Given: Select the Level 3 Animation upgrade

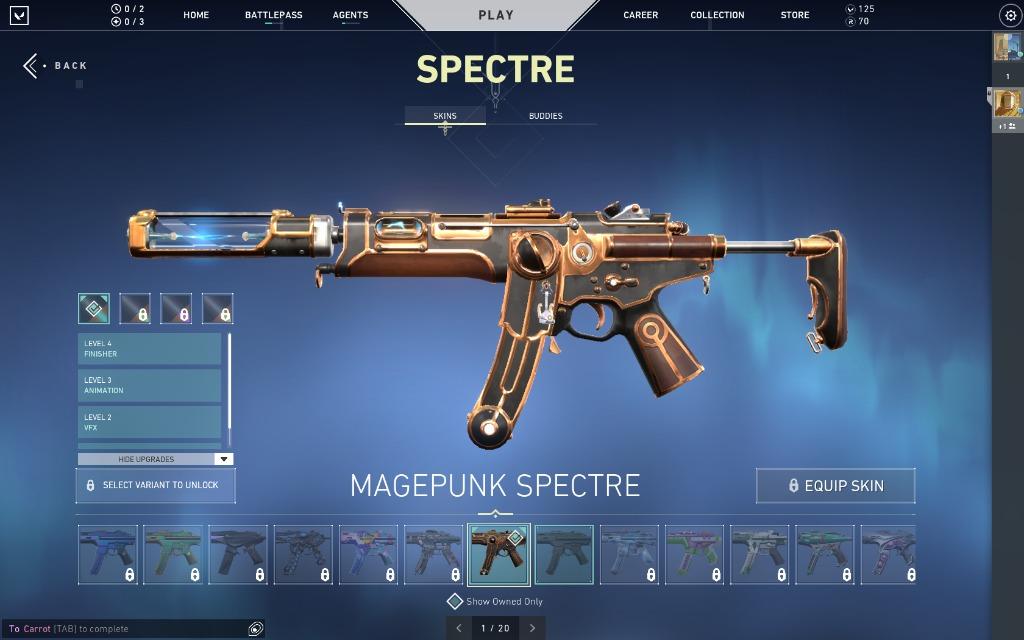Looking at the screenshot, I should pyautogui.click(x=149, y=386).
